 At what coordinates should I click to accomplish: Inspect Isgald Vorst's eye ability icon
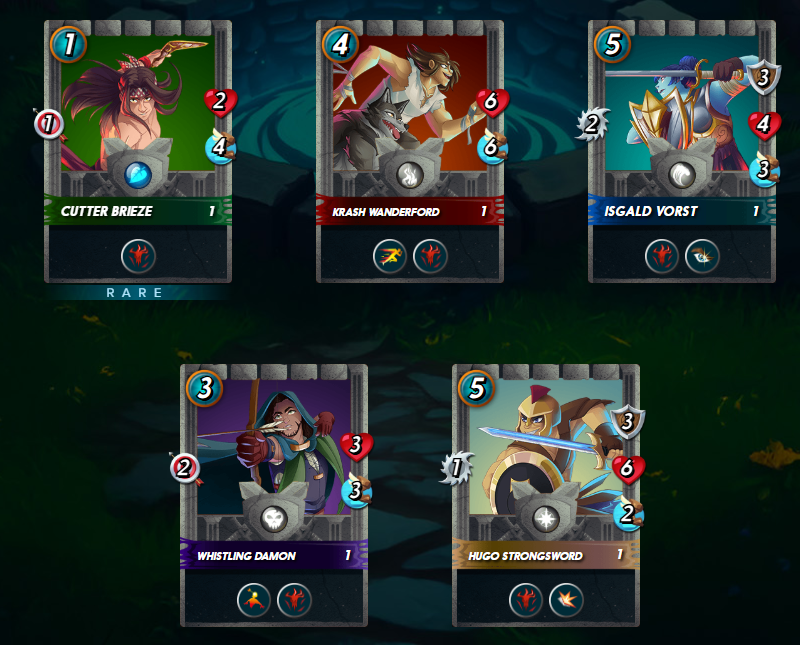coord(701,256)
